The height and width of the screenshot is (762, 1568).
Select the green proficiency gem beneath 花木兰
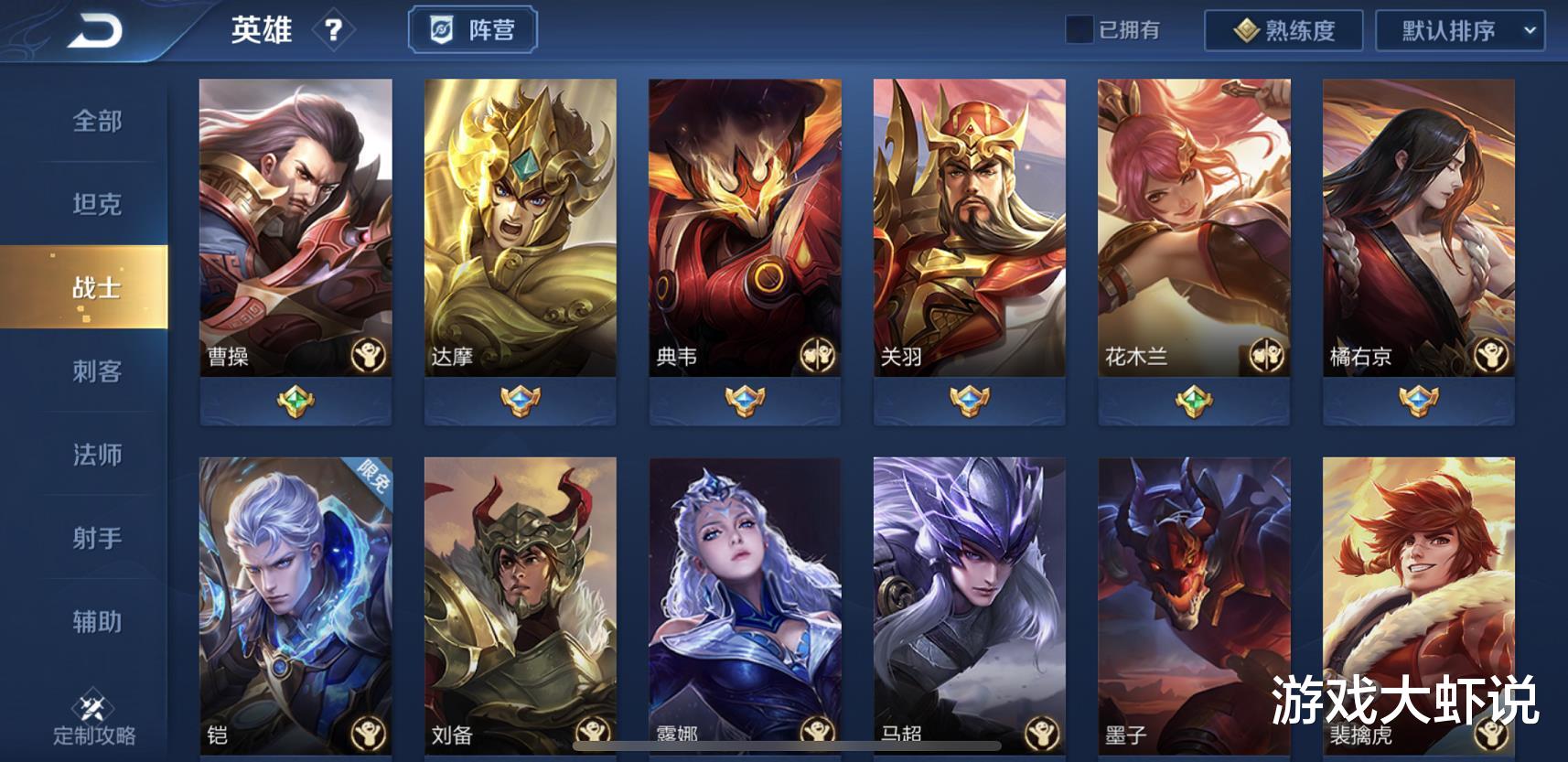(1192, 398)
